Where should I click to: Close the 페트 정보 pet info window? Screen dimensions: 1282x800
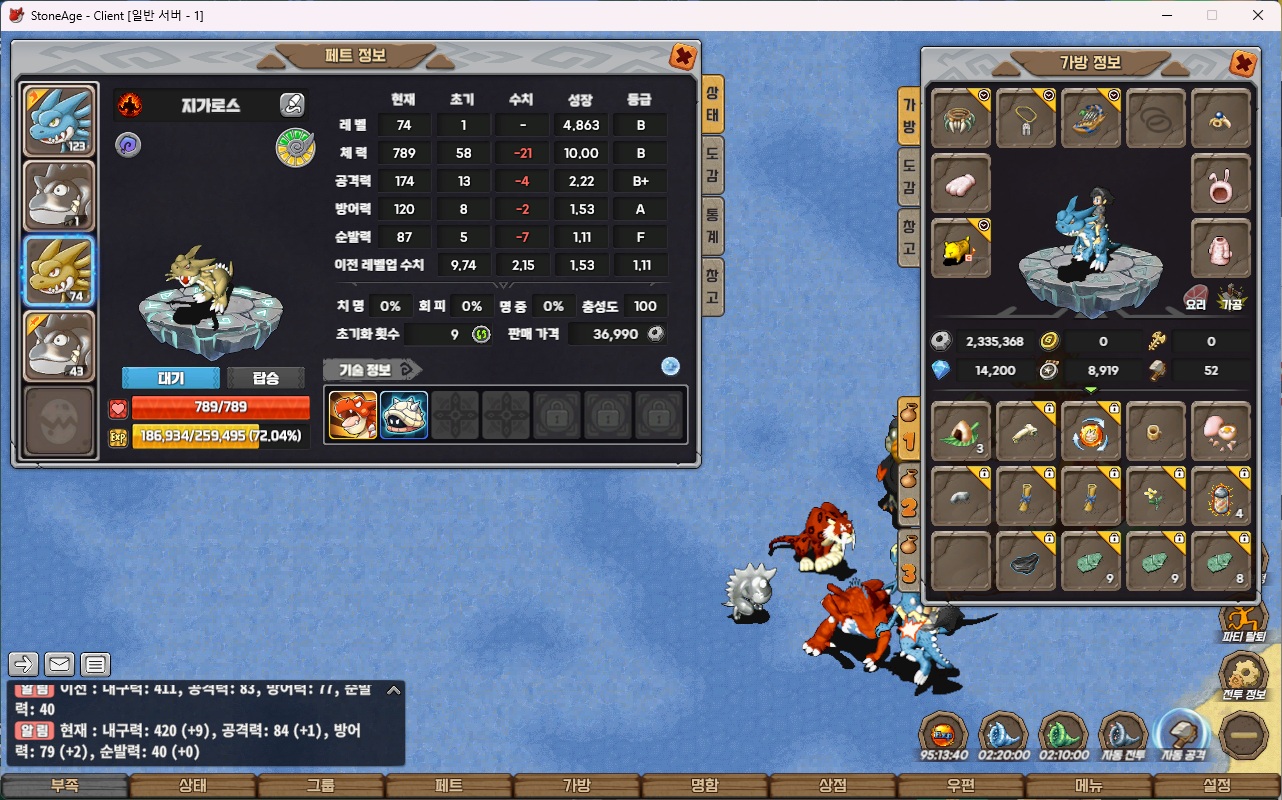click(x=683, y=57)
